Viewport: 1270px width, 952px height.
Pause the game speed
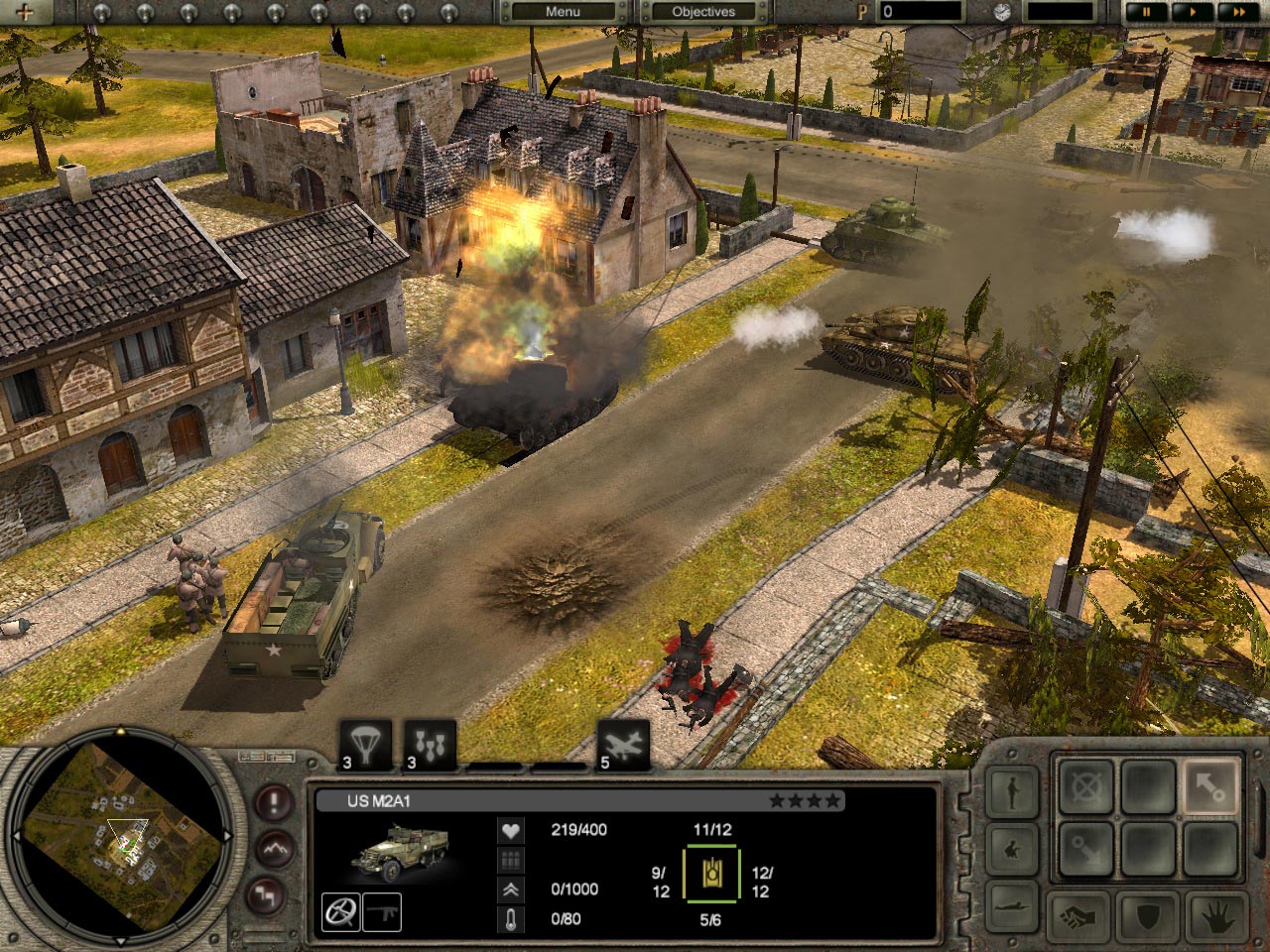coord(1146,12)
